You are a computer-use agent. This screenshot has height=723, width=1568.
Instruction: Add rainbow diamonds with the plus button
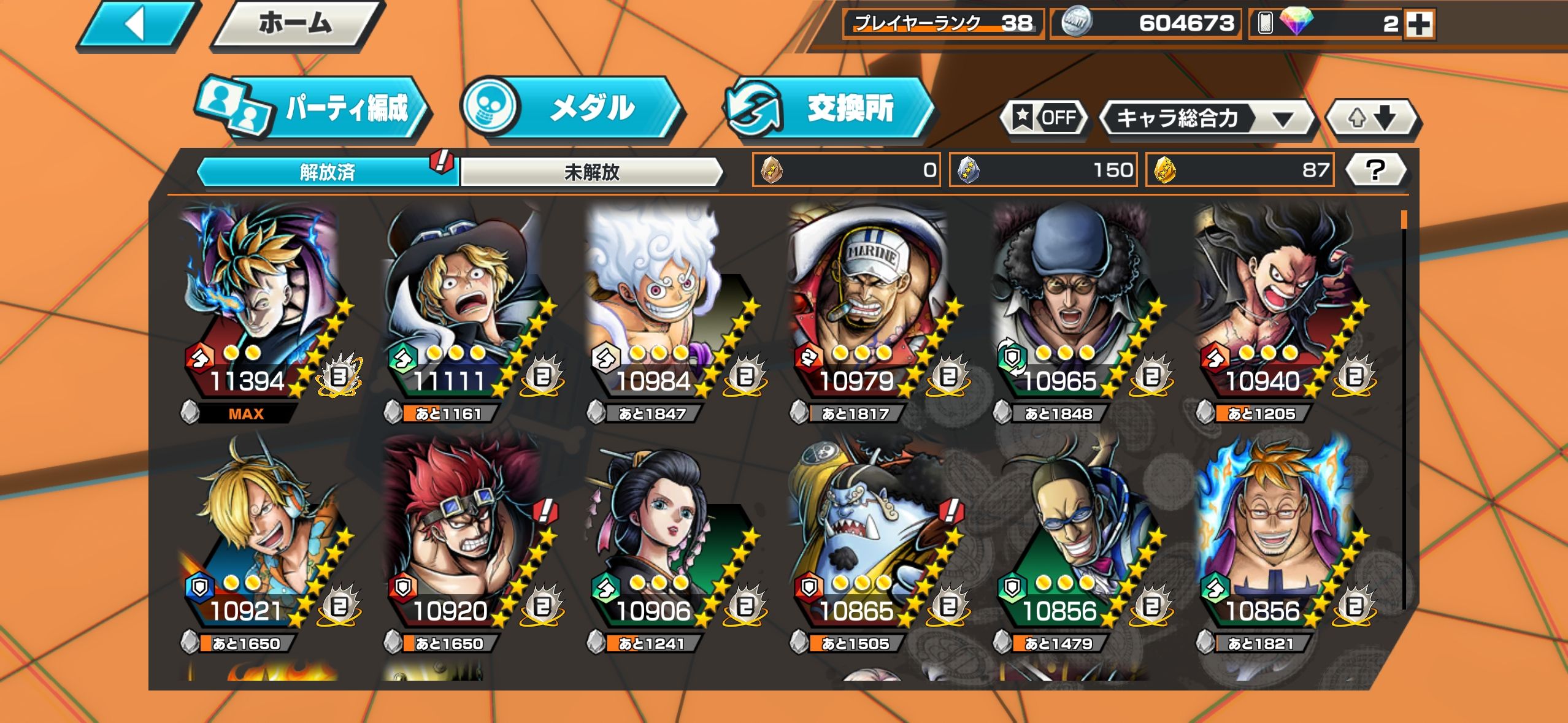[1418, 25]
